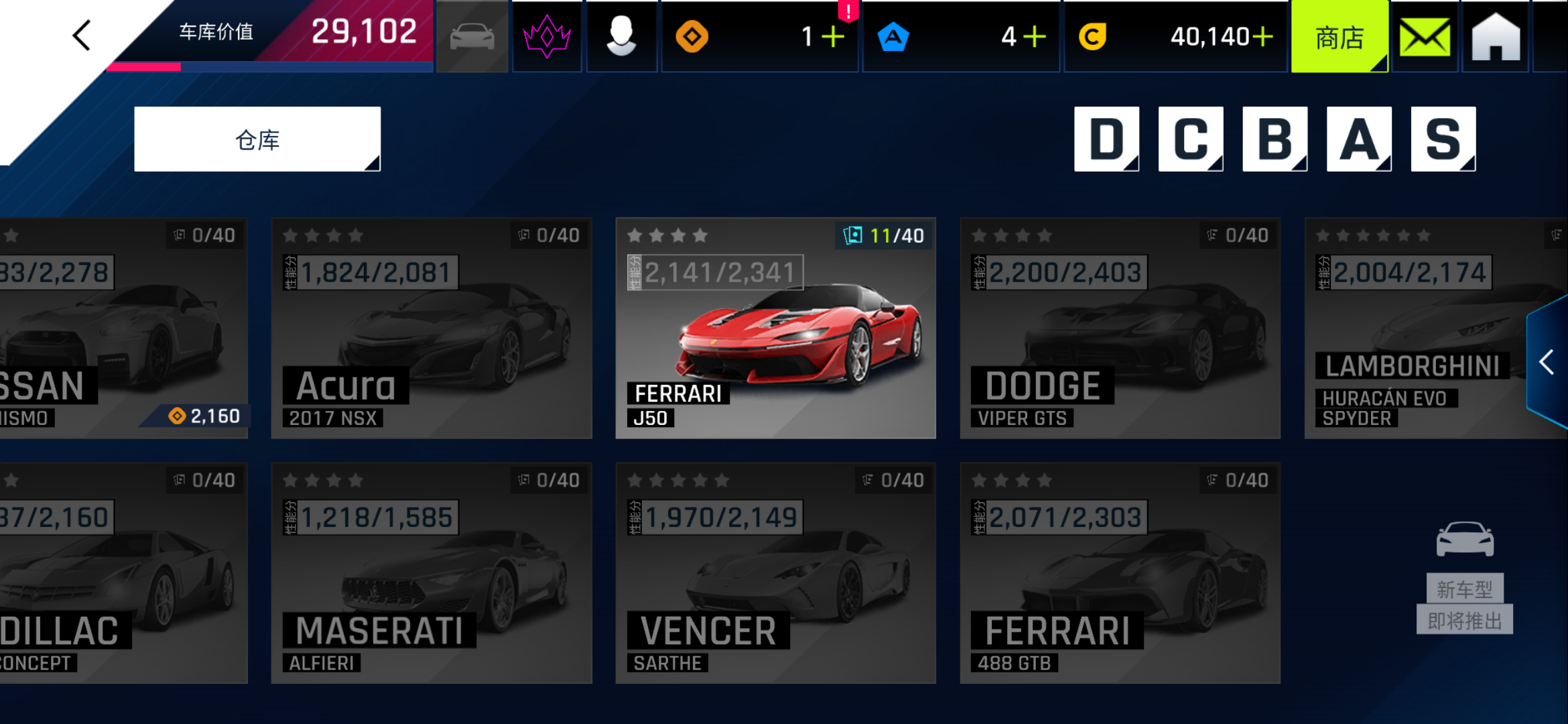Image resolution: width=1568 pixels, height=724 pixels.
Task: Add more orange tokens
Action: coord(833,37)
